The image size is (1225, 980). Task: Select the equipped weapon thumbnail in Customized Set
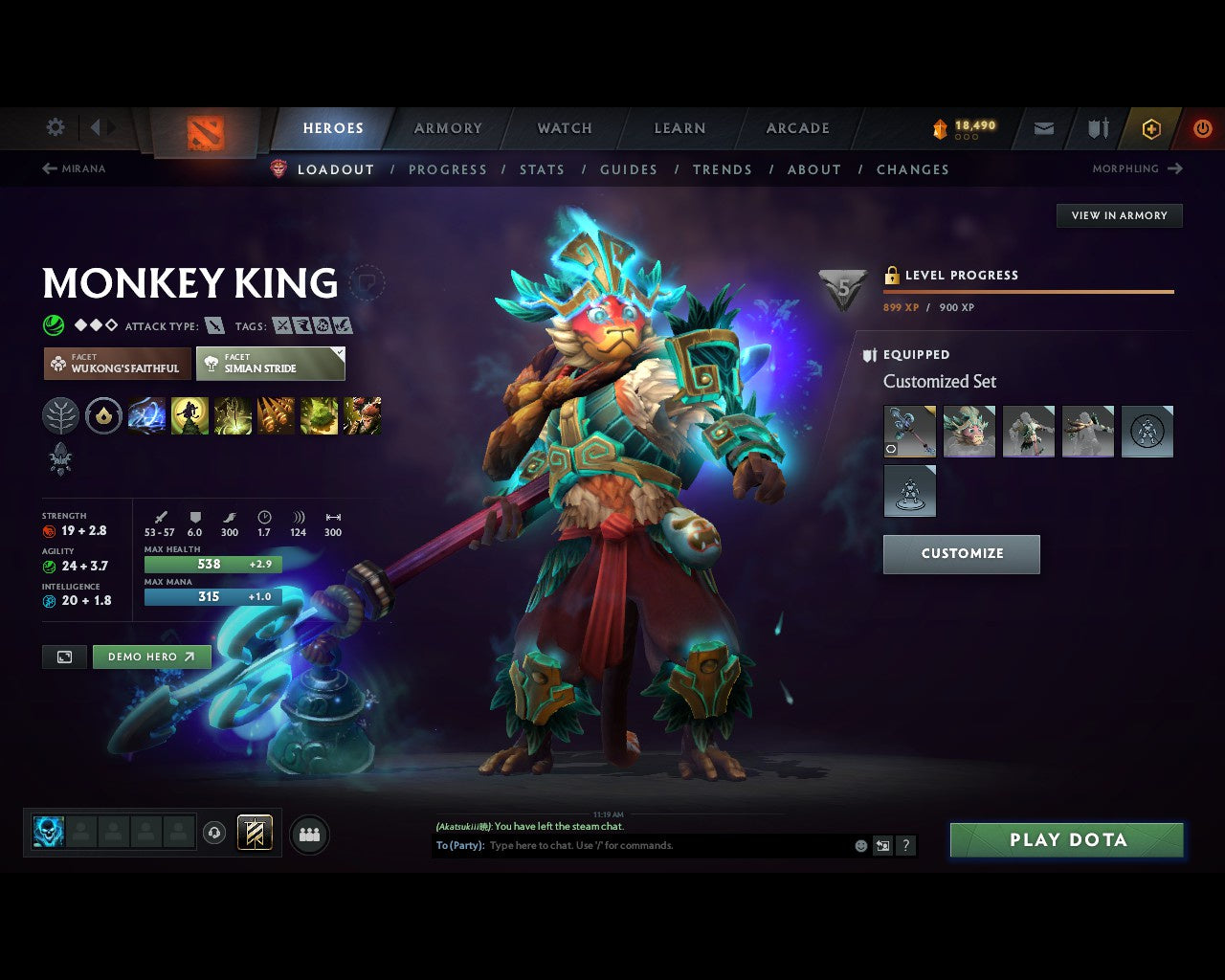[909, 431]
